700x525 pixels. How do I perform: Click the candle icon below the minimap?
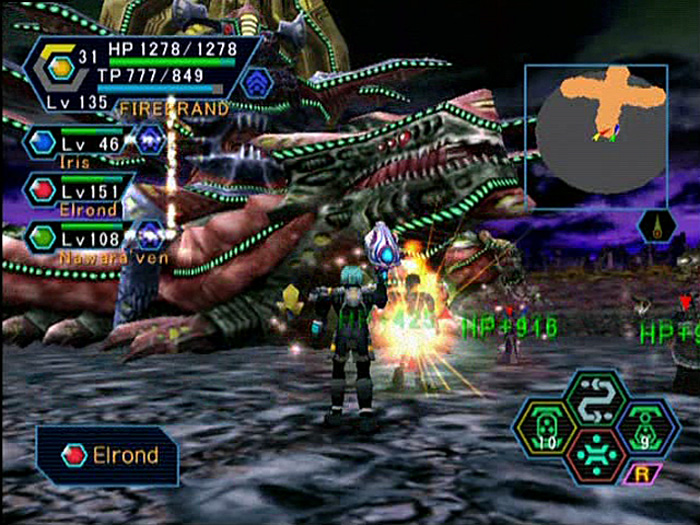(x=656, y=226)
